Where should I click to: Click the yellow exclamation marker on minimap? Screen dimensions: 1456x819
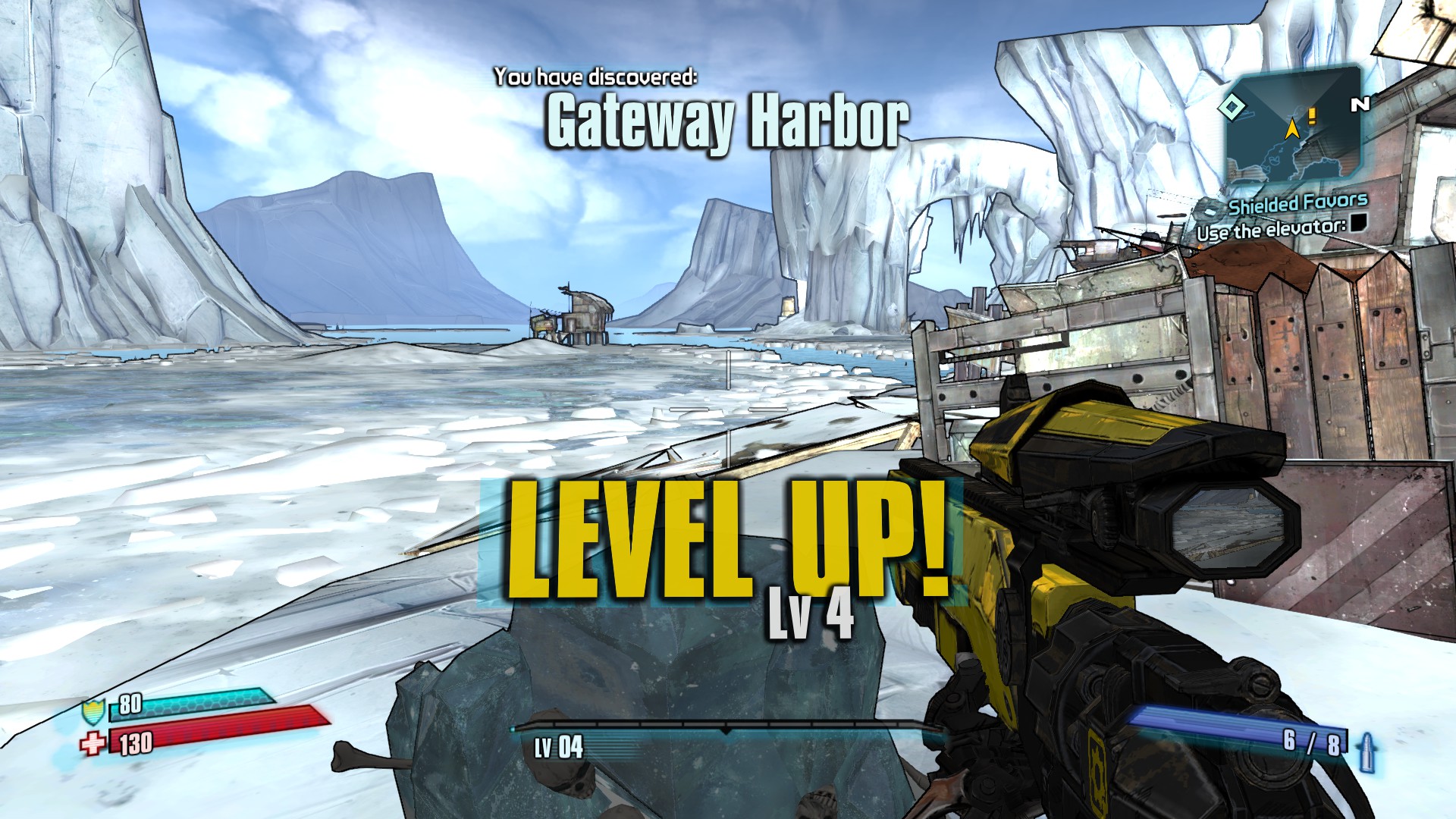tap(1312, 116)
